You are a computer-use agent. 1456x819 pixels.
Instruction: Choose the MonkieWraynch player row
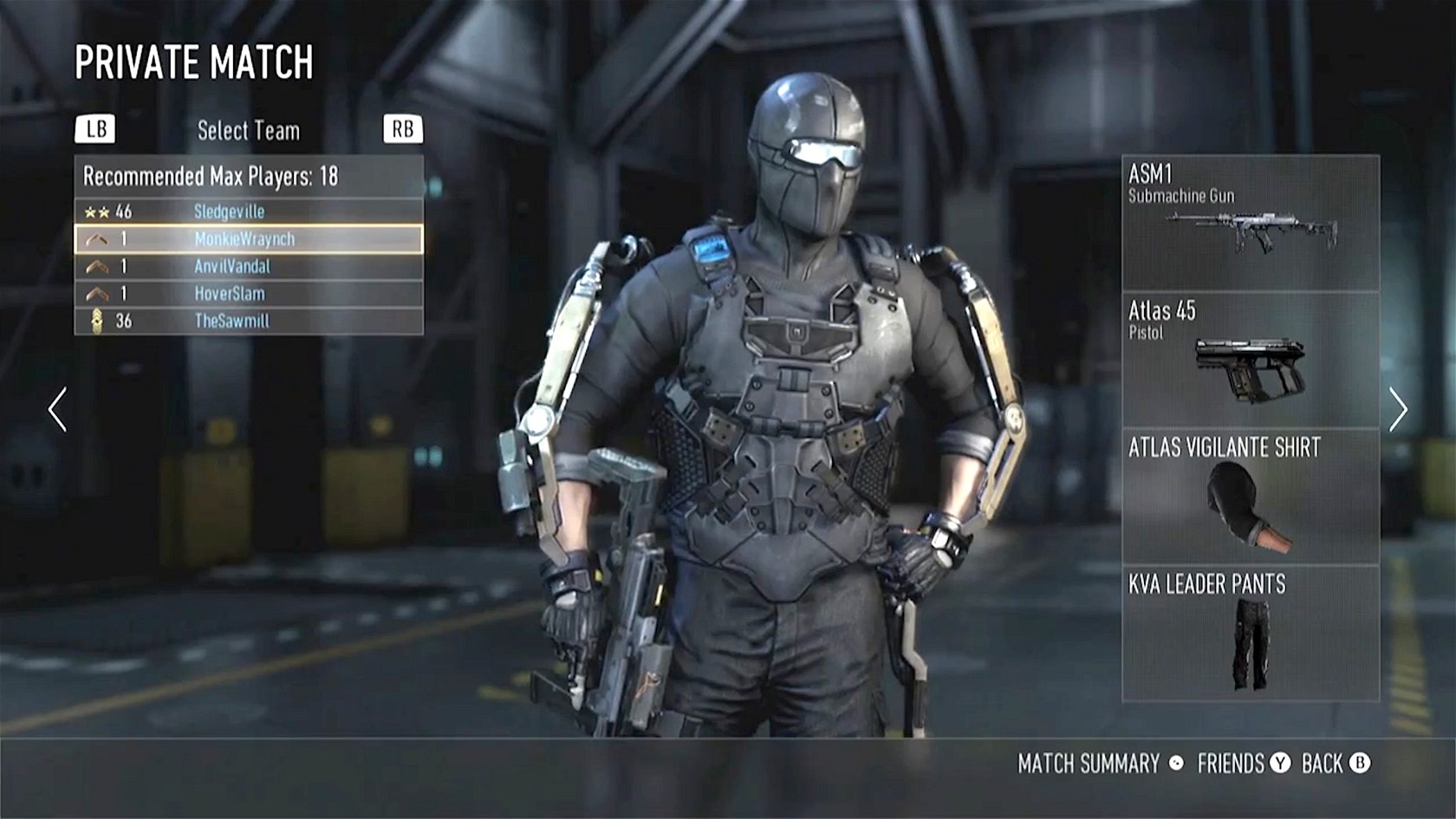coord(249,239)
